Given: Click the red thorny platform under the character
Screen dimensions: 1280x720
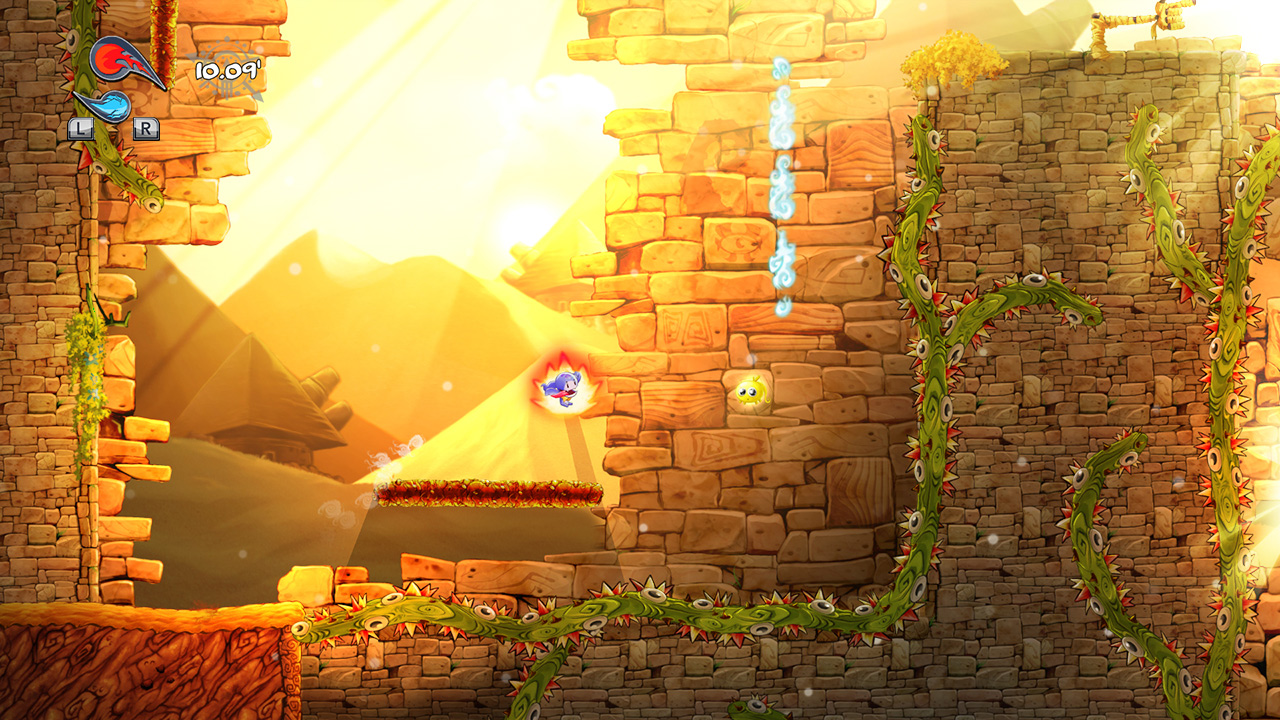Looking at the screenshot, I should click(x=490, y=494).
